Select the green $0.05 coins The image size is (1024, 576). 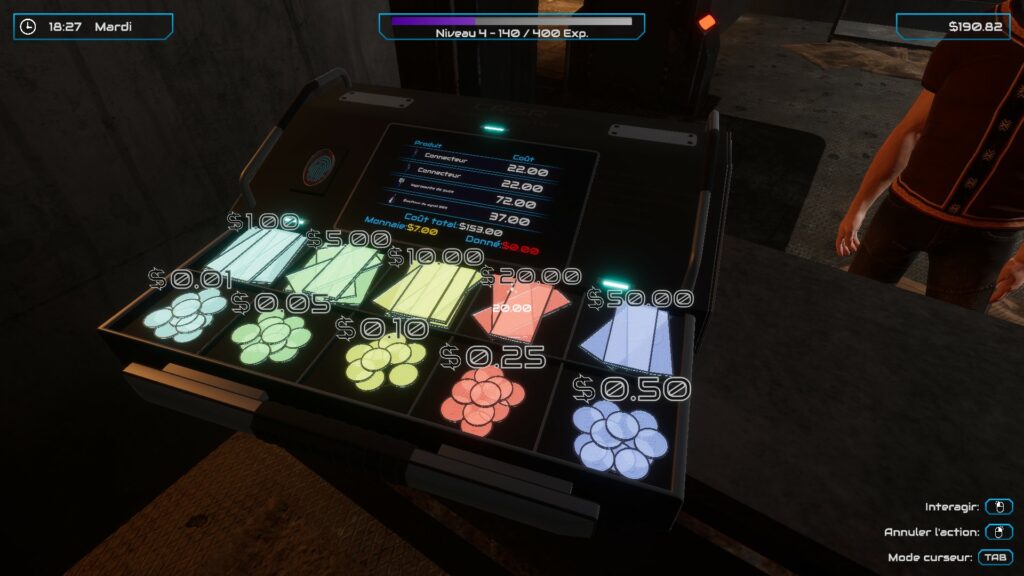point(272,336)
